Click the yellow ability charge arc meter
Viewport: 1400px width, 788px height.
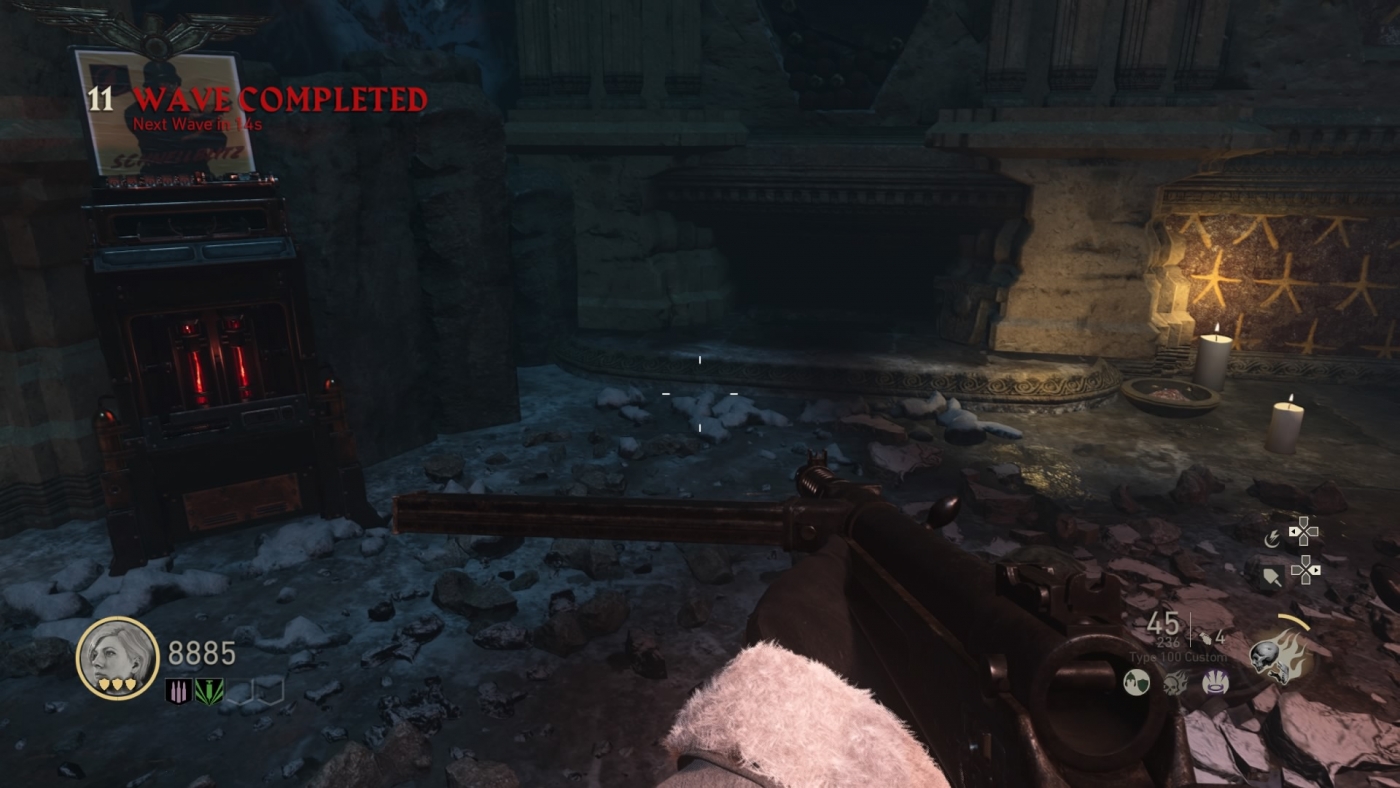1293,621
